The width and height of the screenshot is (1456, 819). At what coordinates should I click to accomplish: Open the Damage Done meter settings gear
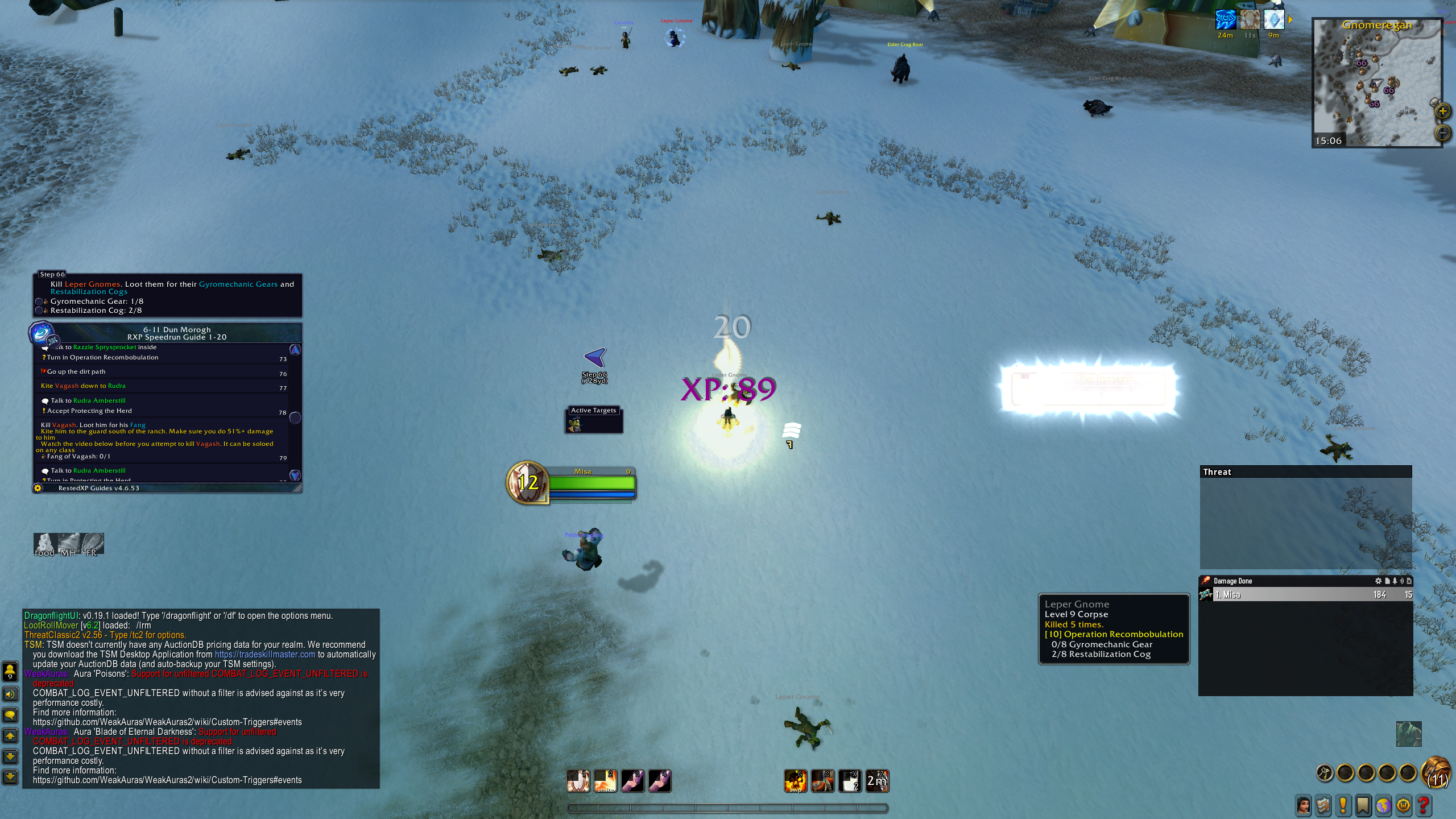point(1378,581)
